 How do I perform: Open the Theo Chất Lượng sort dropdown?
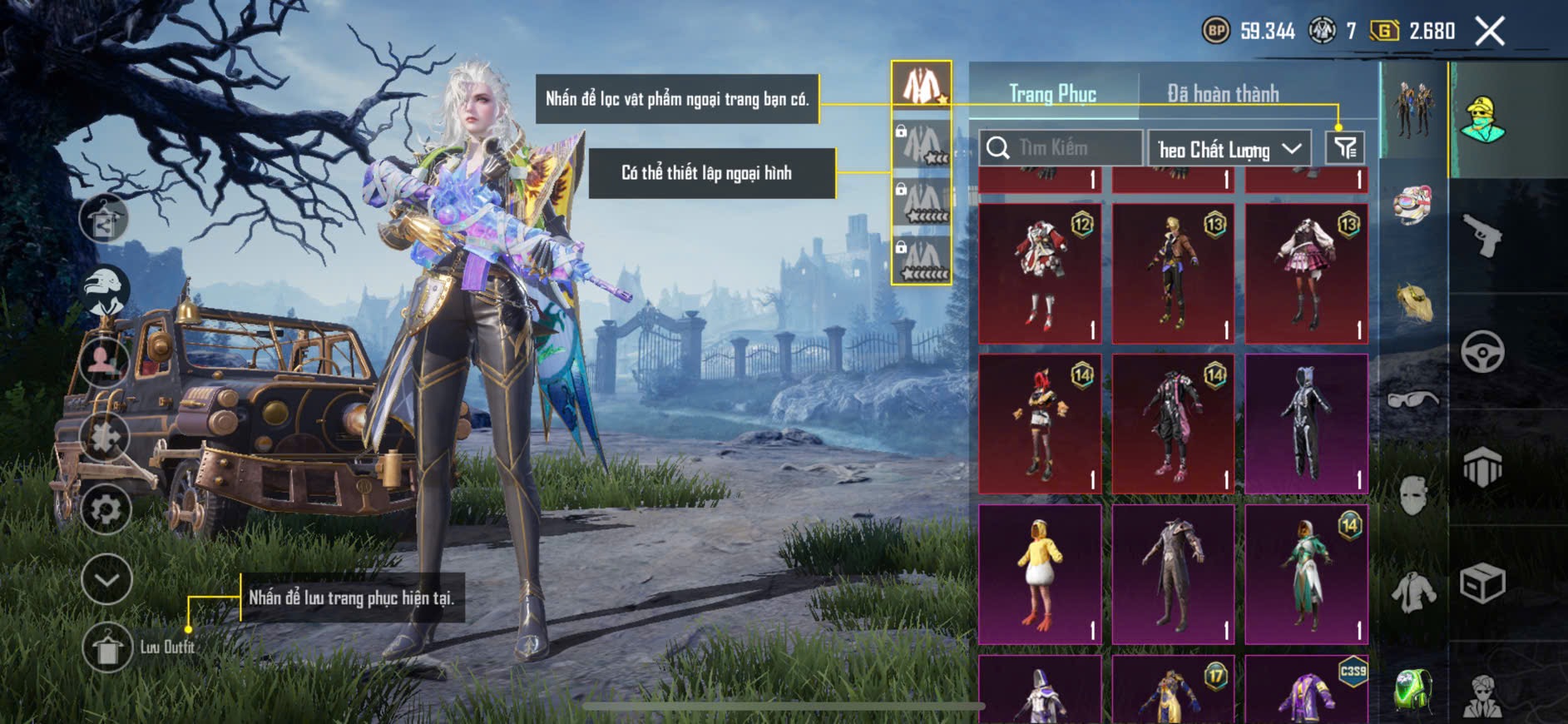[1229, 149]
